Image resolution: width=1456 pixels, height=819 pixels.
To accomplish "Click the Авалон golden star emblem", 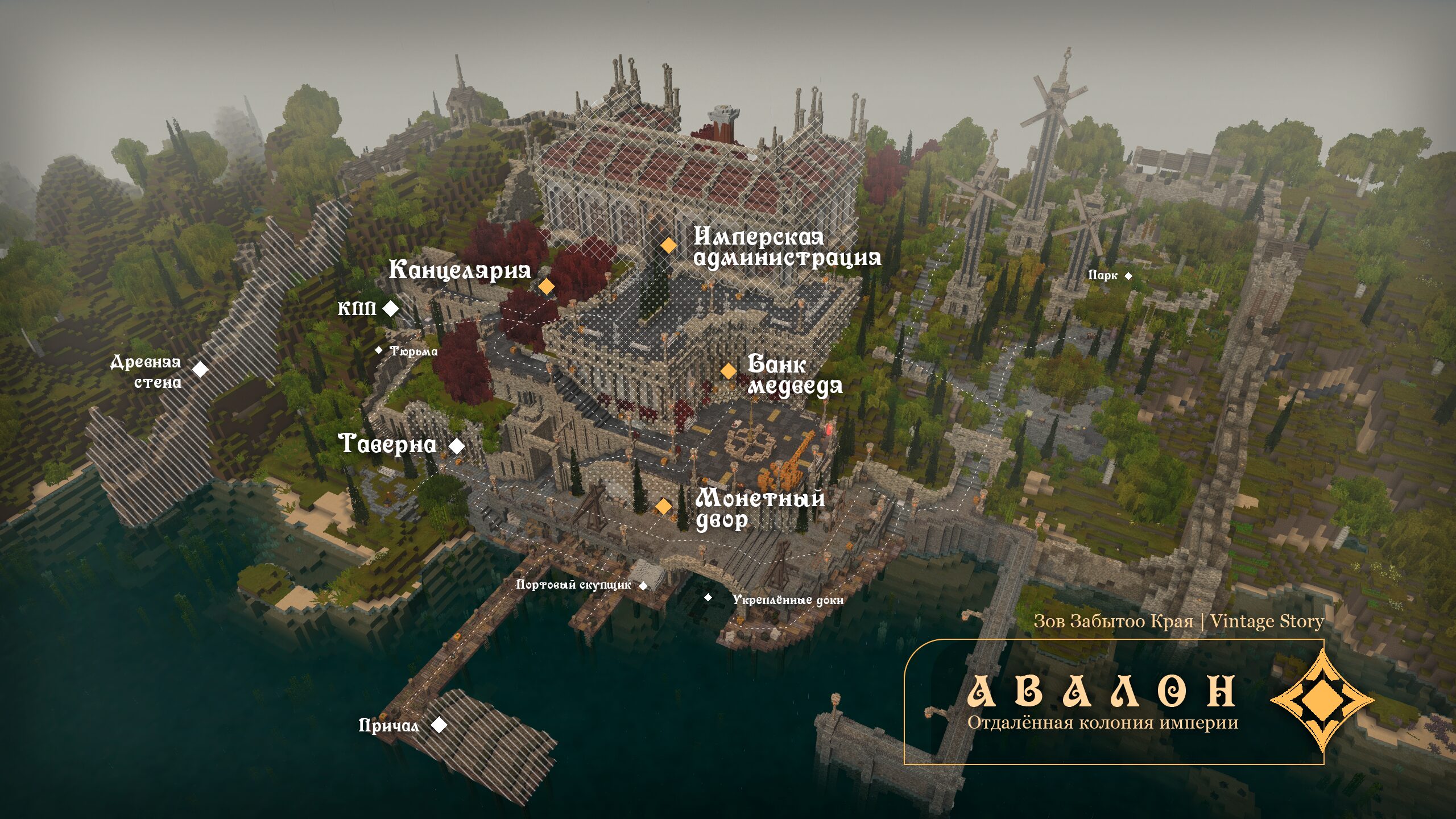I will (1323, 701).
